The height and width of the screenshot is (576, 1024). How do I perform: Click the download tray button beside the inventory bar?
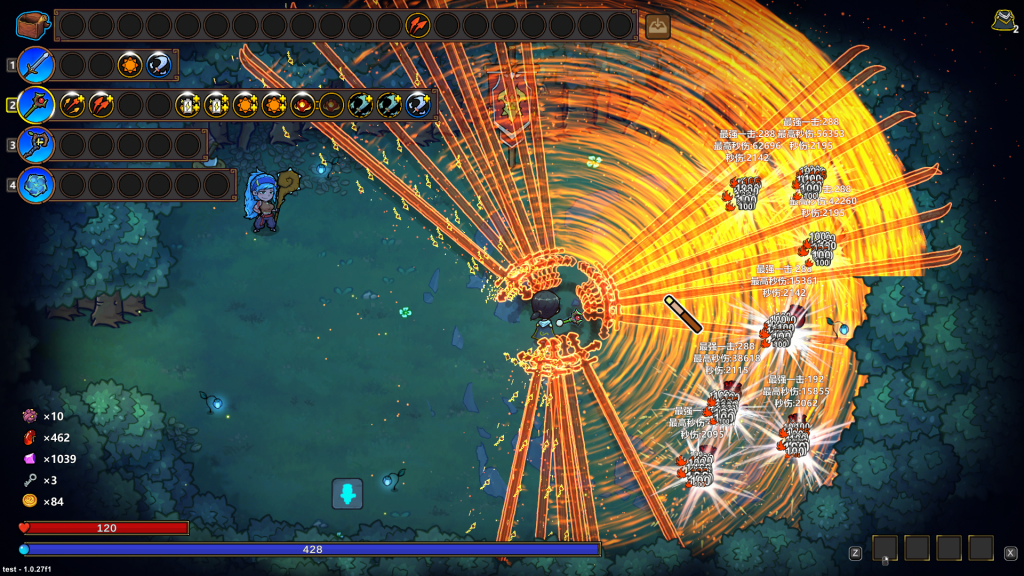[657, 27]
